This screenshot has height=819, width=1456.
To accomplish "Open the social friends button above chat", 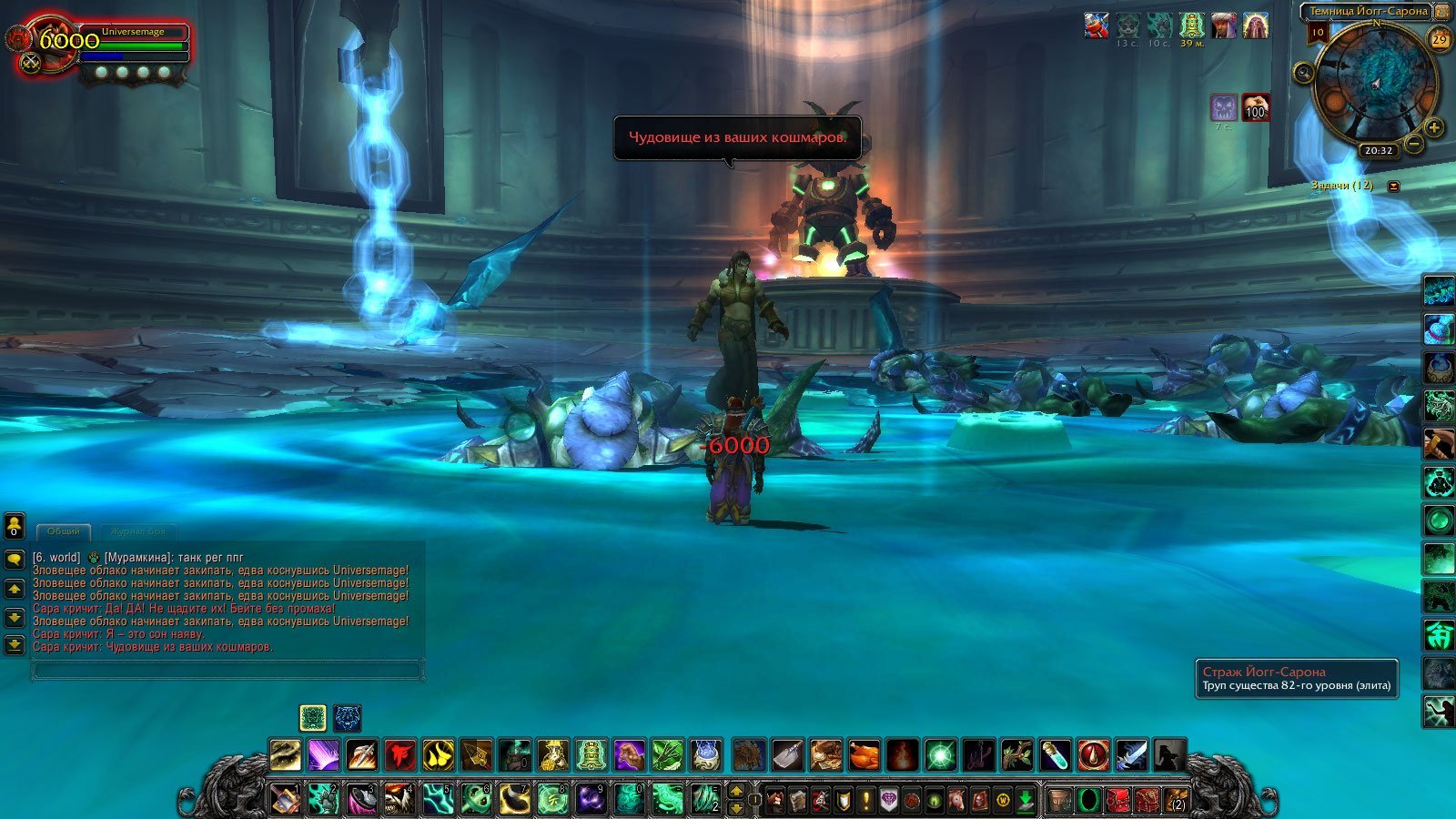I will coord(15,526).
